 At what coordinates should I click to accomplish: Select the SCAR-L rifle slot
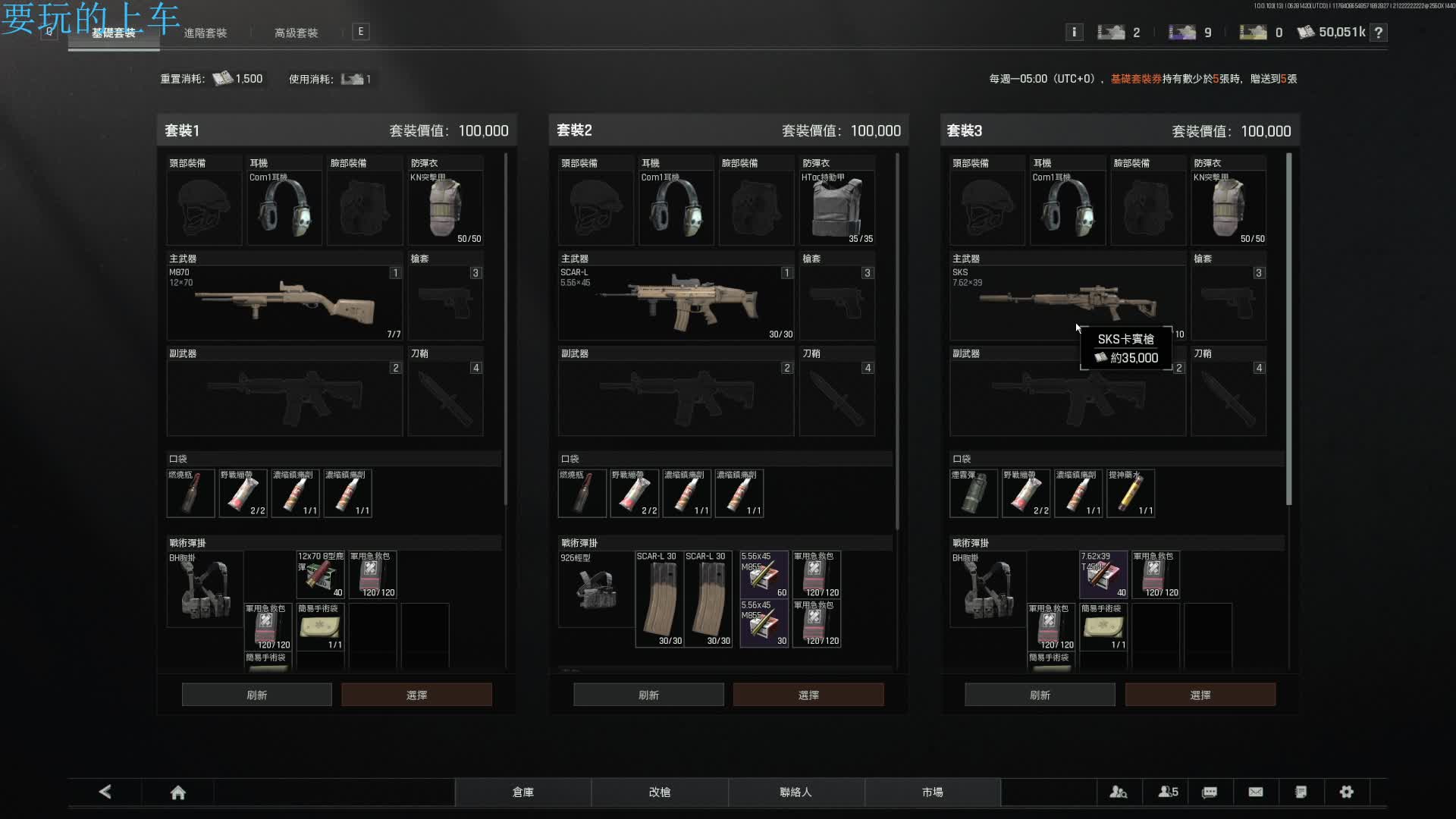(x=676, y=303)
